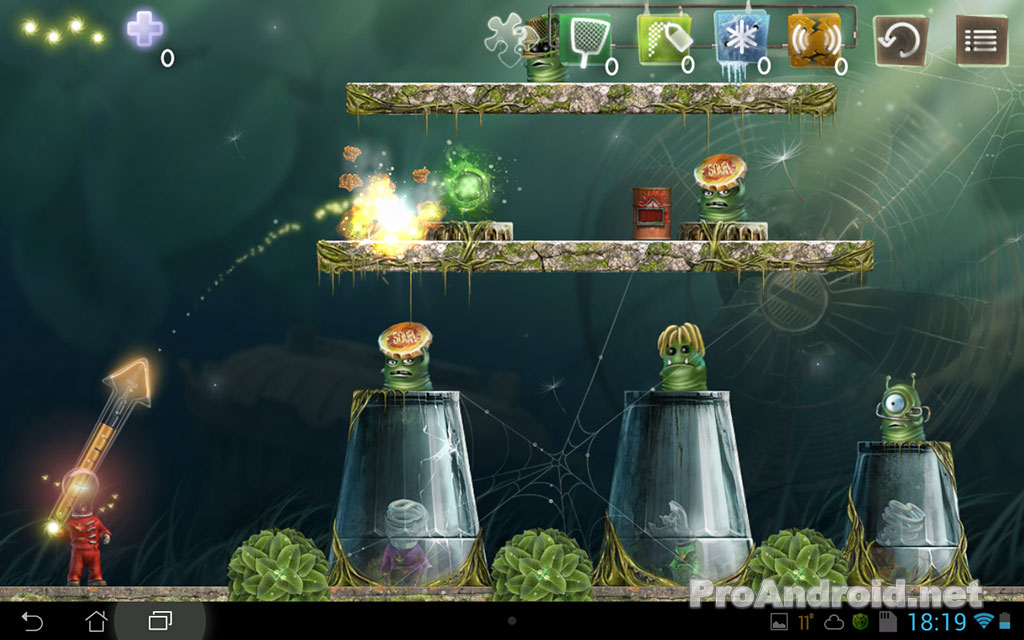Restart the level with the circular arrow
This screenshot has width=1024, height=640.
coord(900,40)
